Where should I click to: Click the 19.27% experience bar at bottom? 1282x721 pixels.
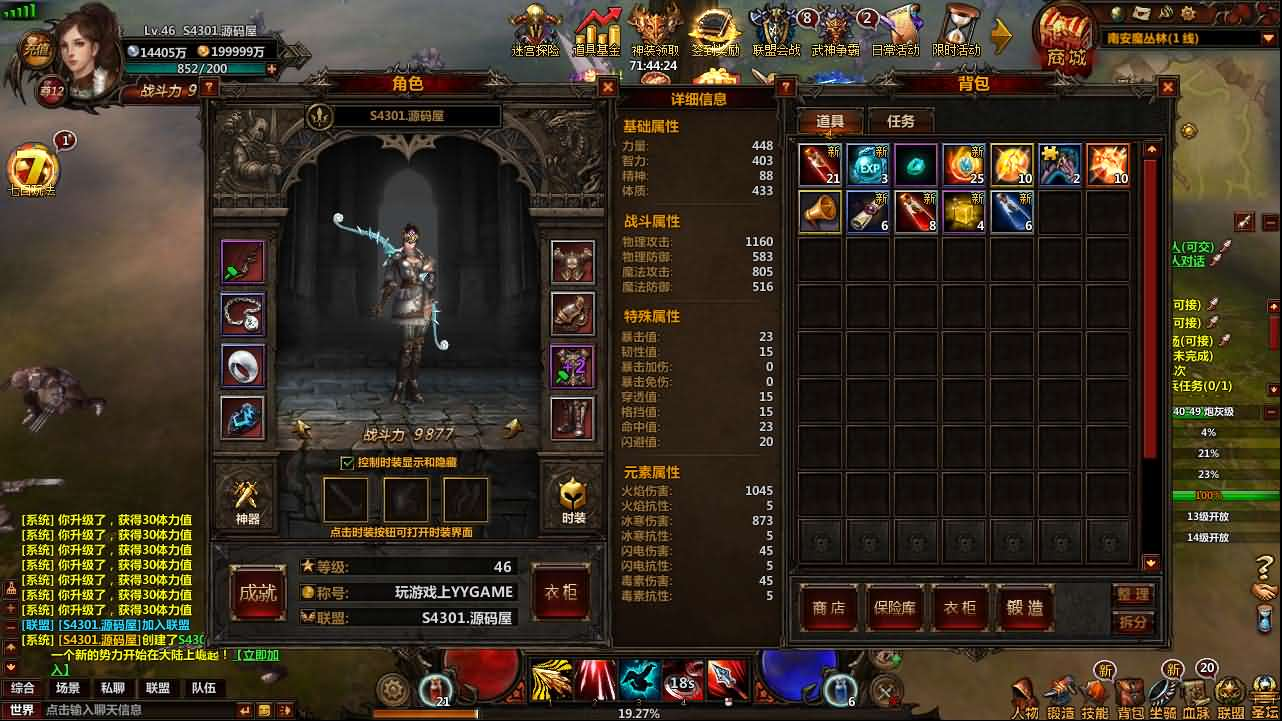[x=640, y=713]
